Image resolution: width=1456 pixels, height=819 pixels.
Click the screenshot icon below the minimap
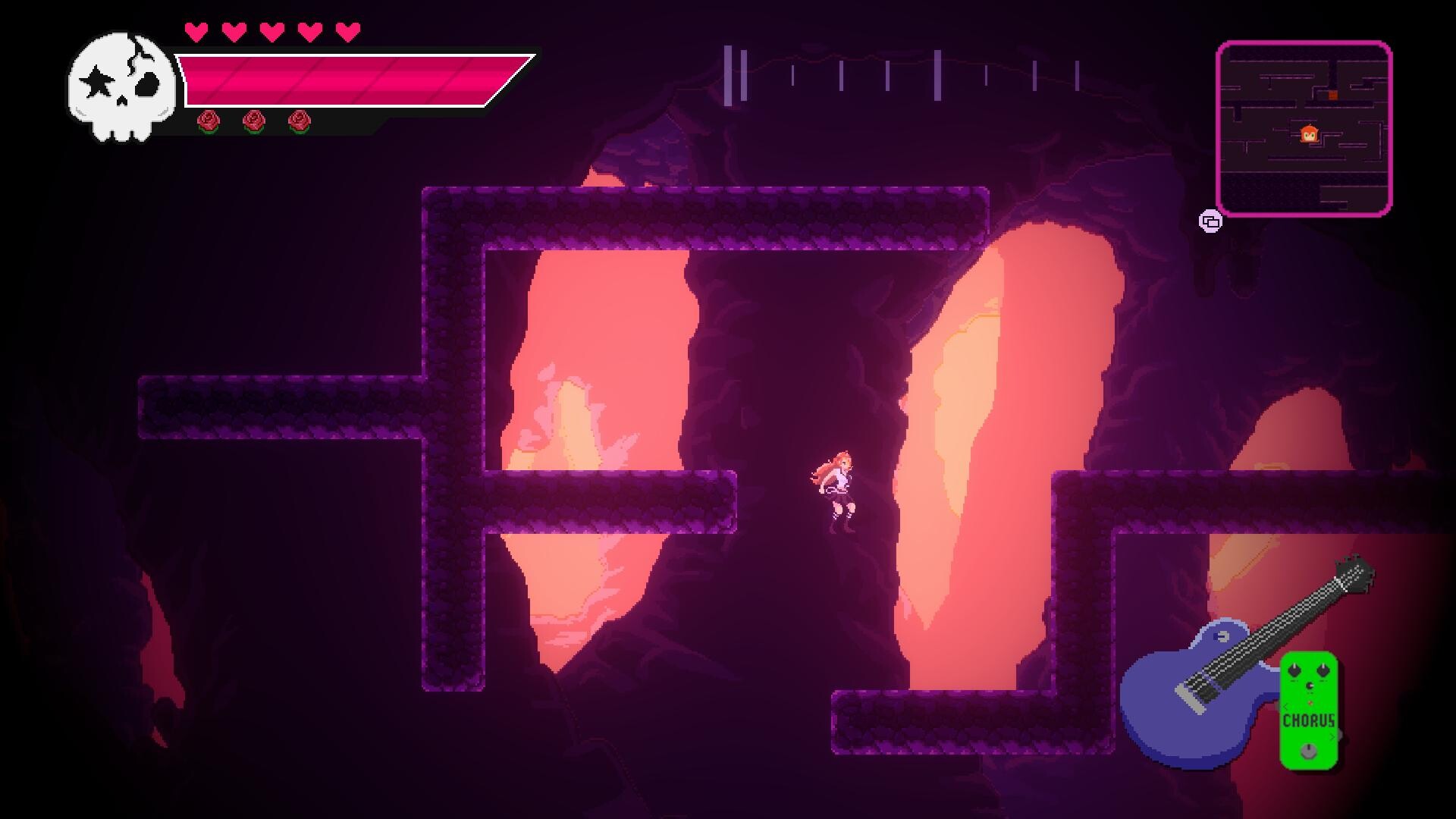pyautogui.click(x=1210, y=220)
